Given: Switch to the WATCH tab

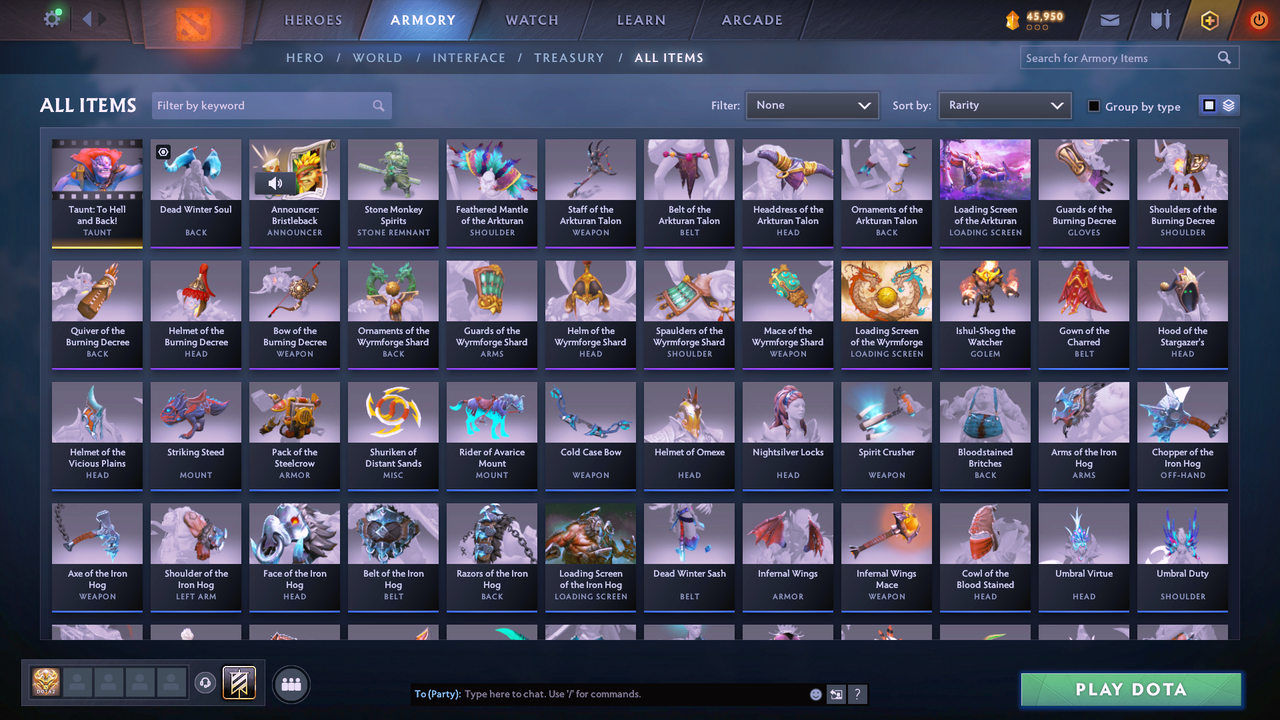Looking at the screenshot, I should coord(531,19).
